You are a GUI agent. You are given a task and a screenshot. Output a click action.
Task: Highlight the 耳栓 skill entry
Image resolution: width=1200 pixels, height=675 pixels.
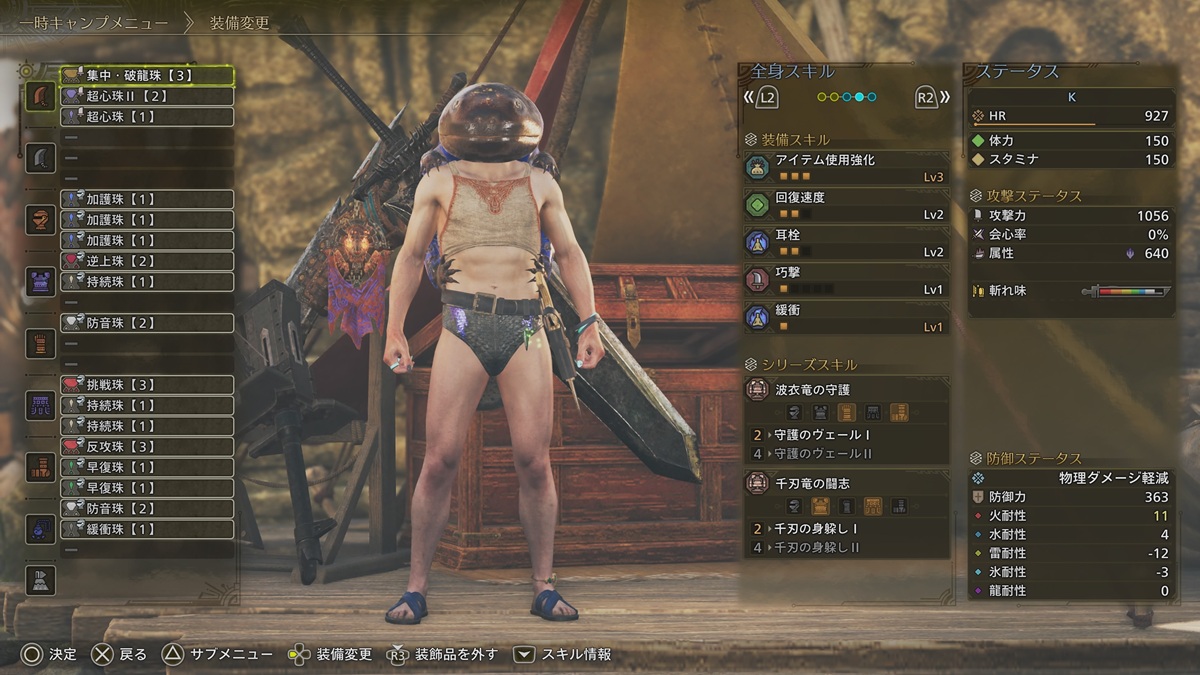(x=846, y=243)
